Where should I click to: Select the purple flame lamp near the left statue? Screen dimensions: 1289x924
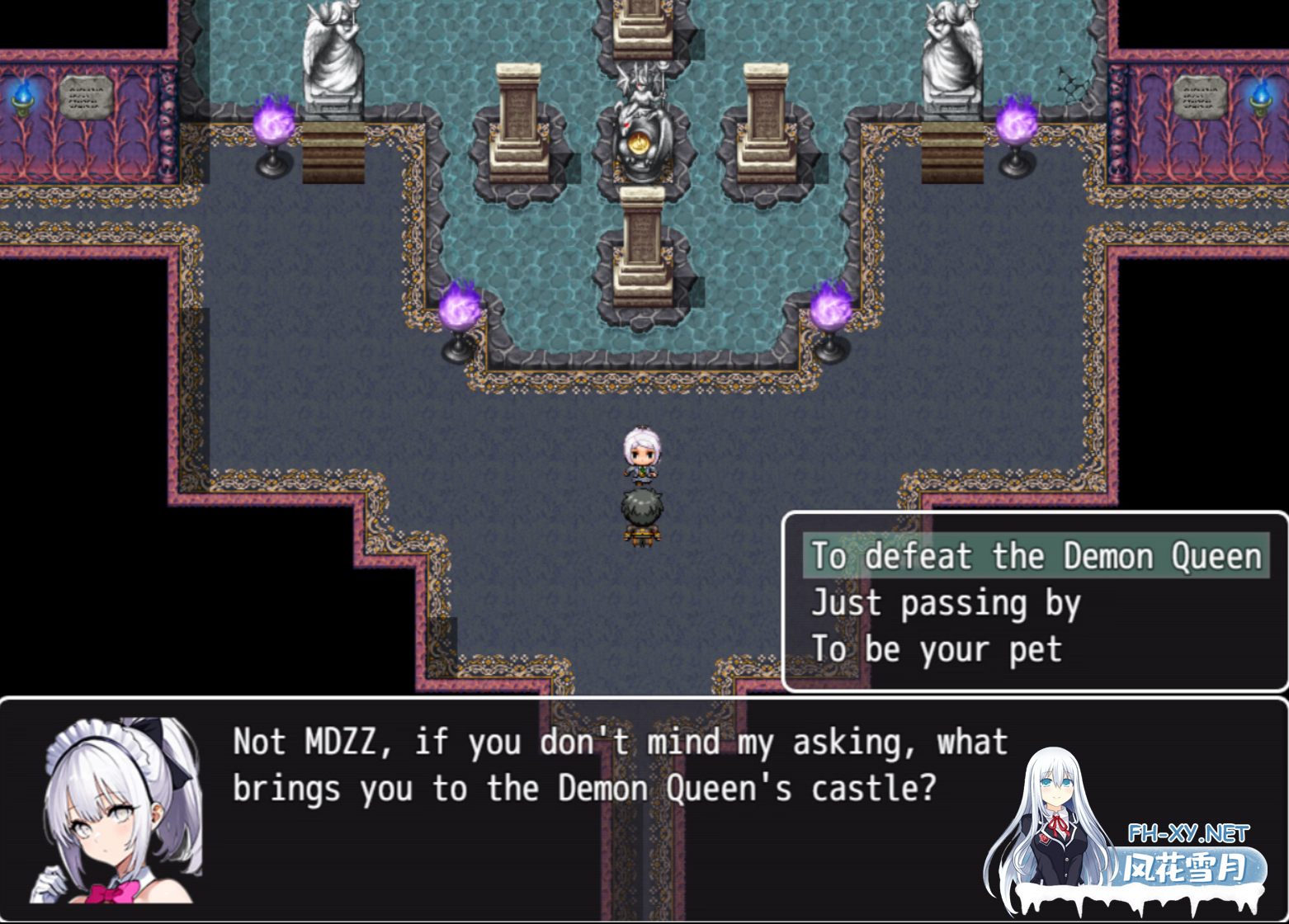tap(274, 128)
